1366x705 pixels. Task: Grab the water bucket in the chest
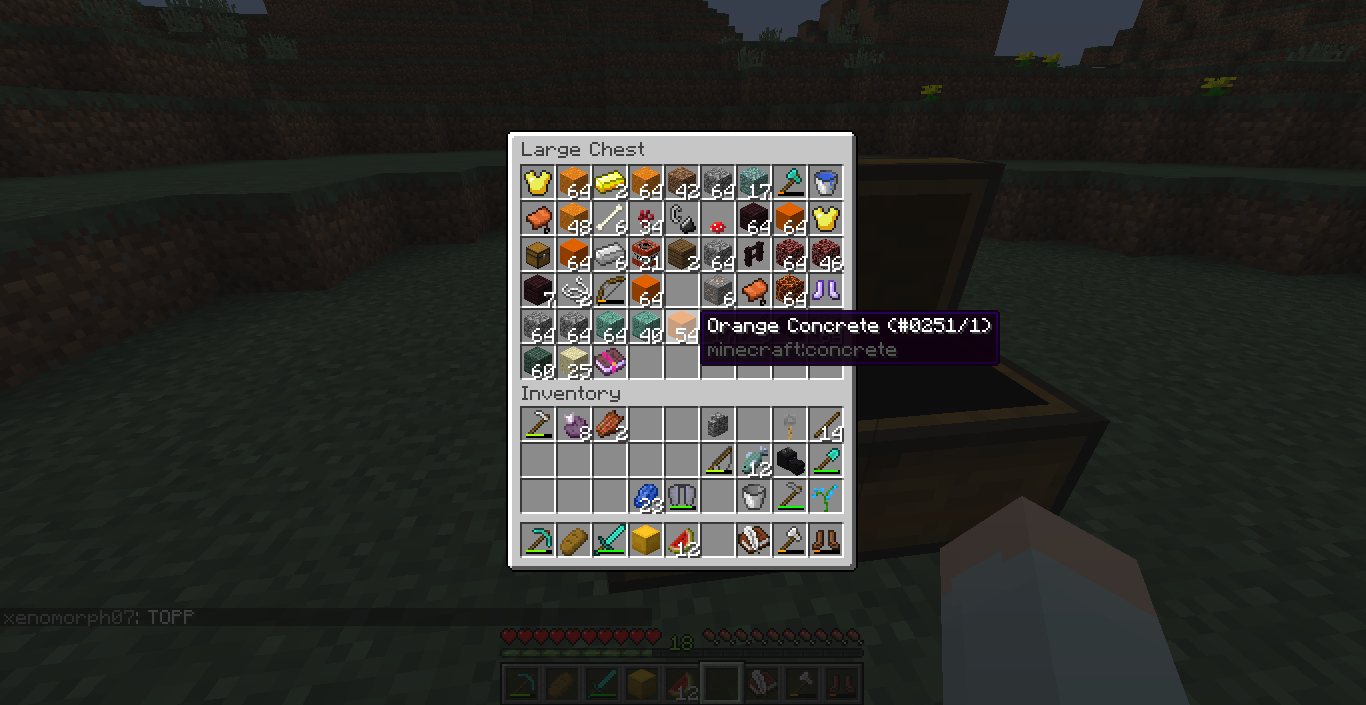(825, 183)
